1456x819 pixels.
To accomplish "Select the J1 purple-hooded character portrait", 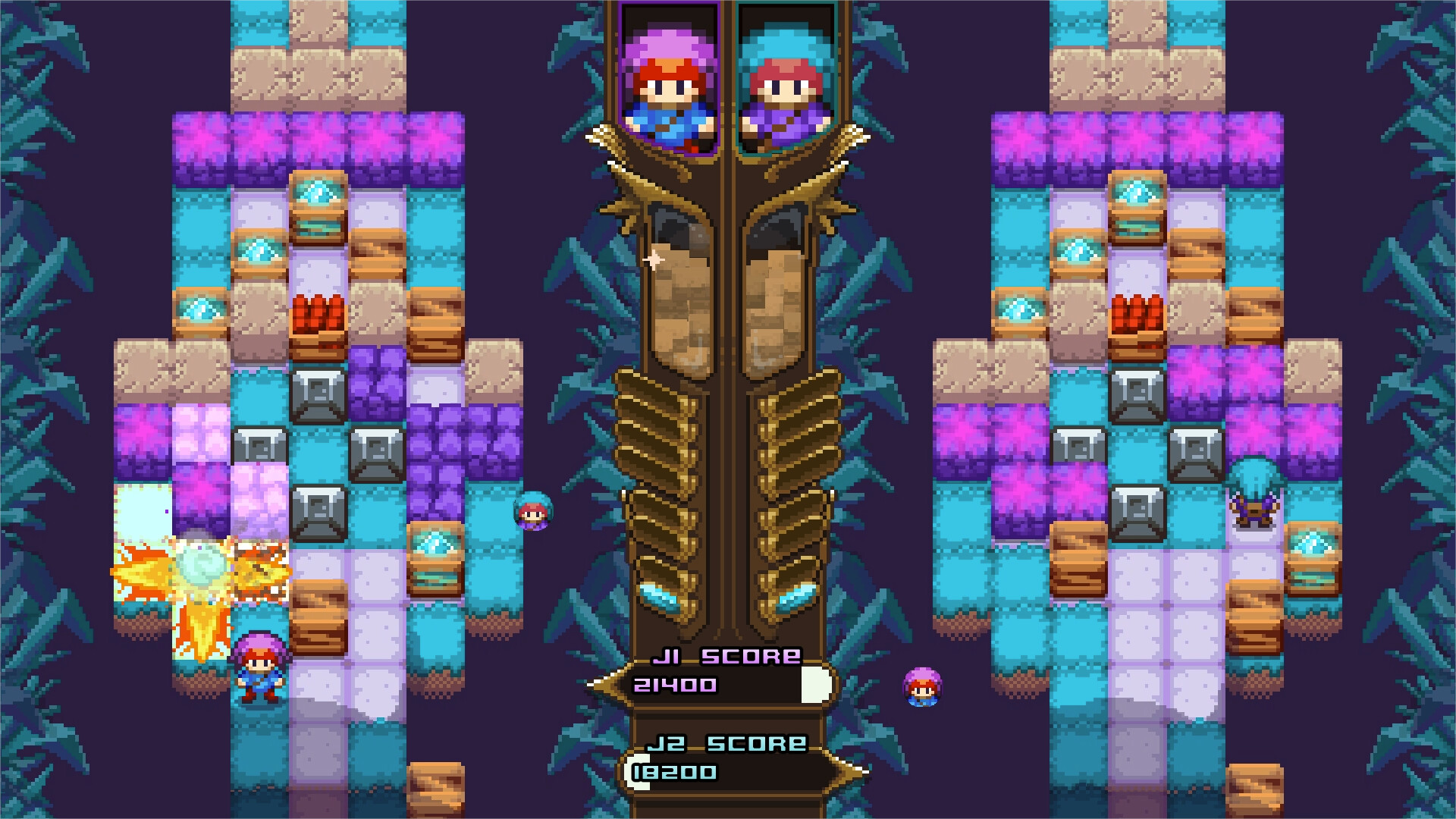I will (666, 72).
